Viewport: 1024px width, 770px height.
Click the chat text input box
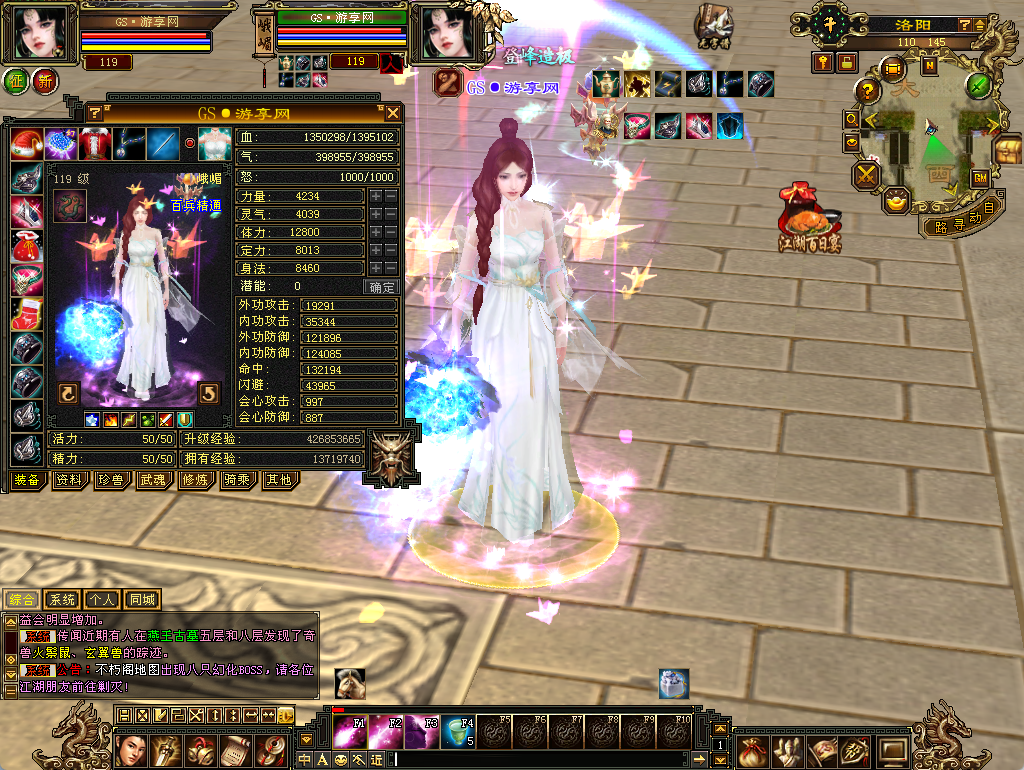click(550, 760)
